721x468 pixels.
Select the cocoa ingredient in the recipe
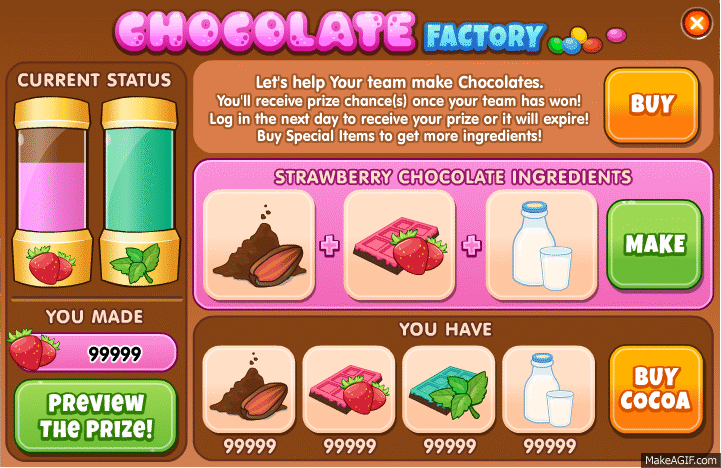click(259, 244)
